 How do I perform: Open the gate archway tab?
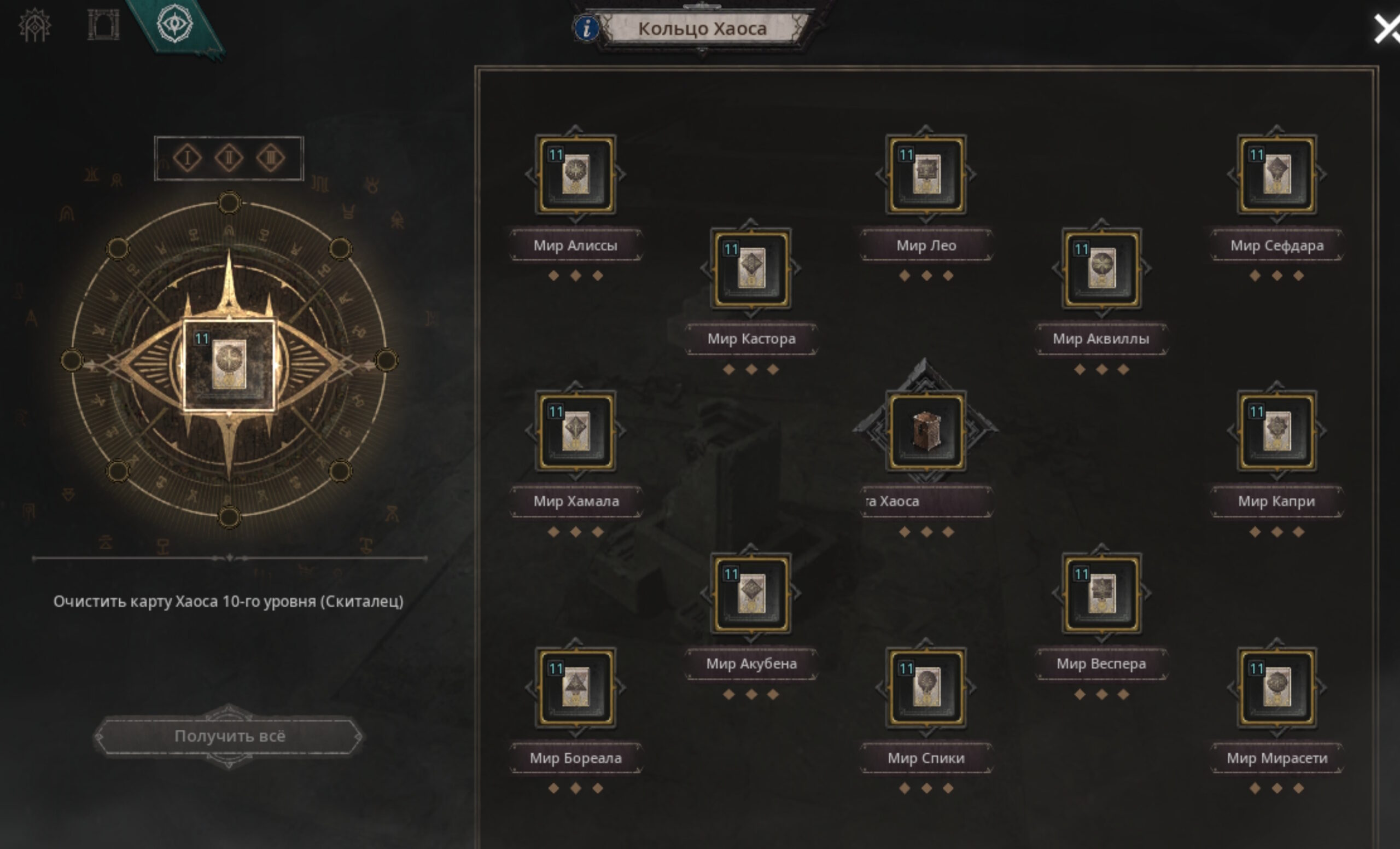pos(103,25)
